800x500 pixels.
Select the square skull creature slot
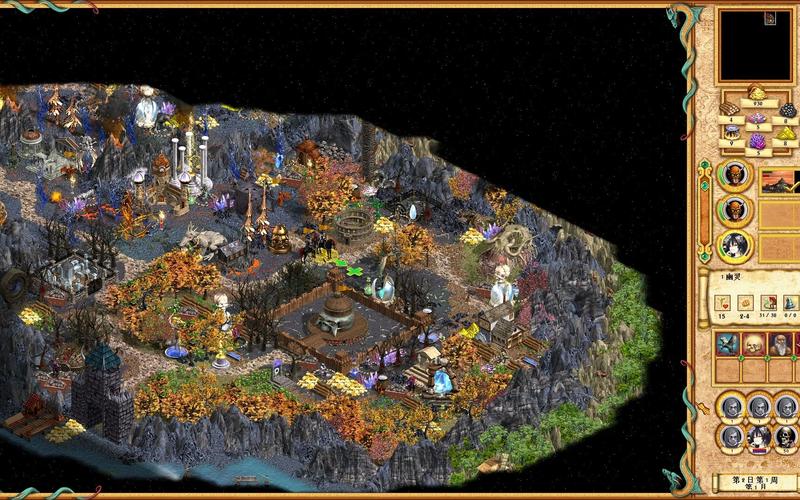click(x=754, y=345)
